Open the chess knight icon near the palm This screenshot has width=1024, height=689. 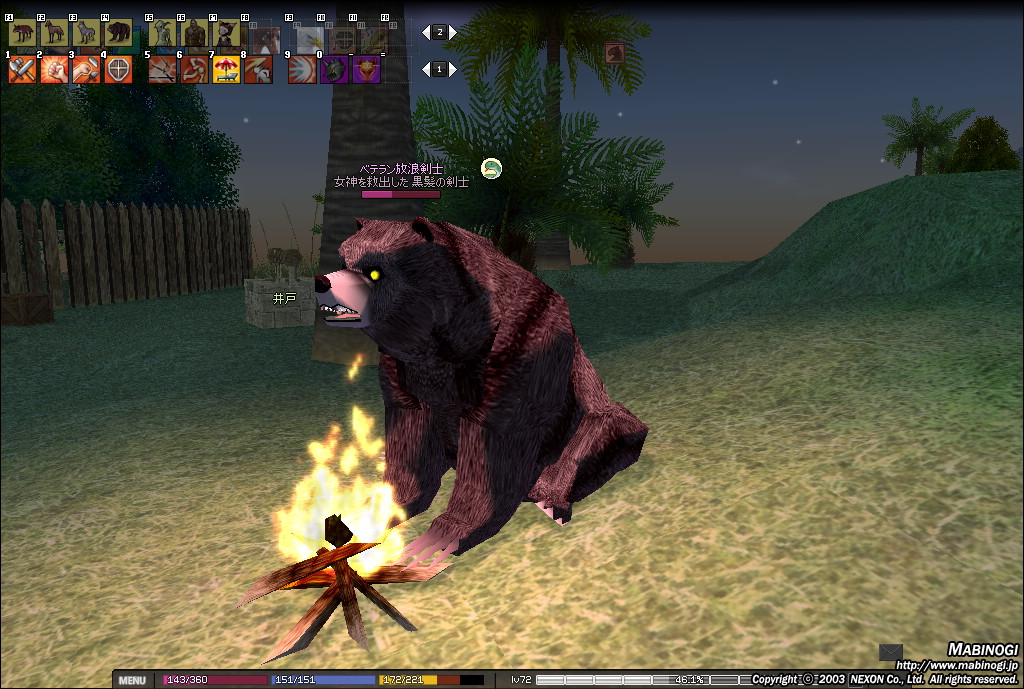pyautogui.click(x=615, y=53)
